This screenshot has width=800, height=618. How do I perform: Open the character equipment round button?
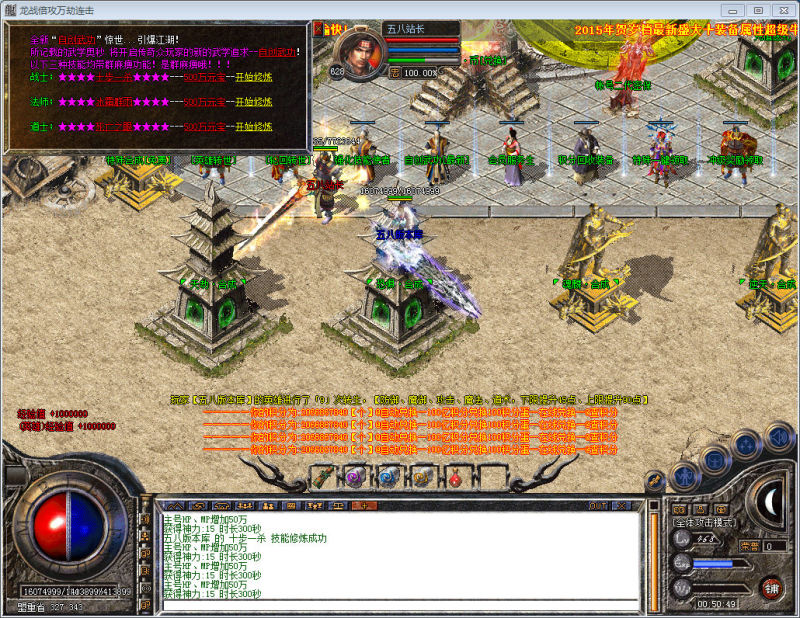coord(684,474)
